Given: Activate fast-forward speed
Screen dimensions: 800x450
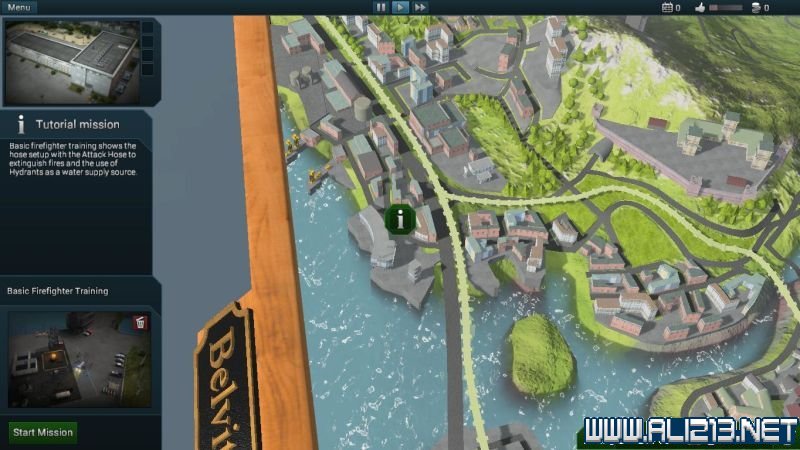Looking at the screenshot, I should click(420, 7).
